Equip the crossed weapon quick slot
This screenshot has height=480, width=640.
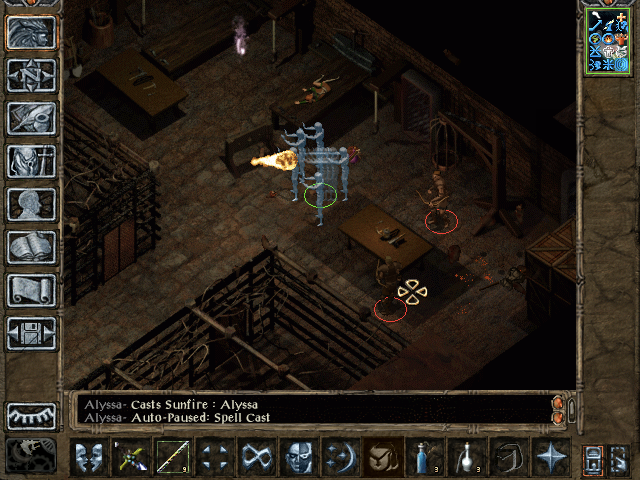click(130, 457)
